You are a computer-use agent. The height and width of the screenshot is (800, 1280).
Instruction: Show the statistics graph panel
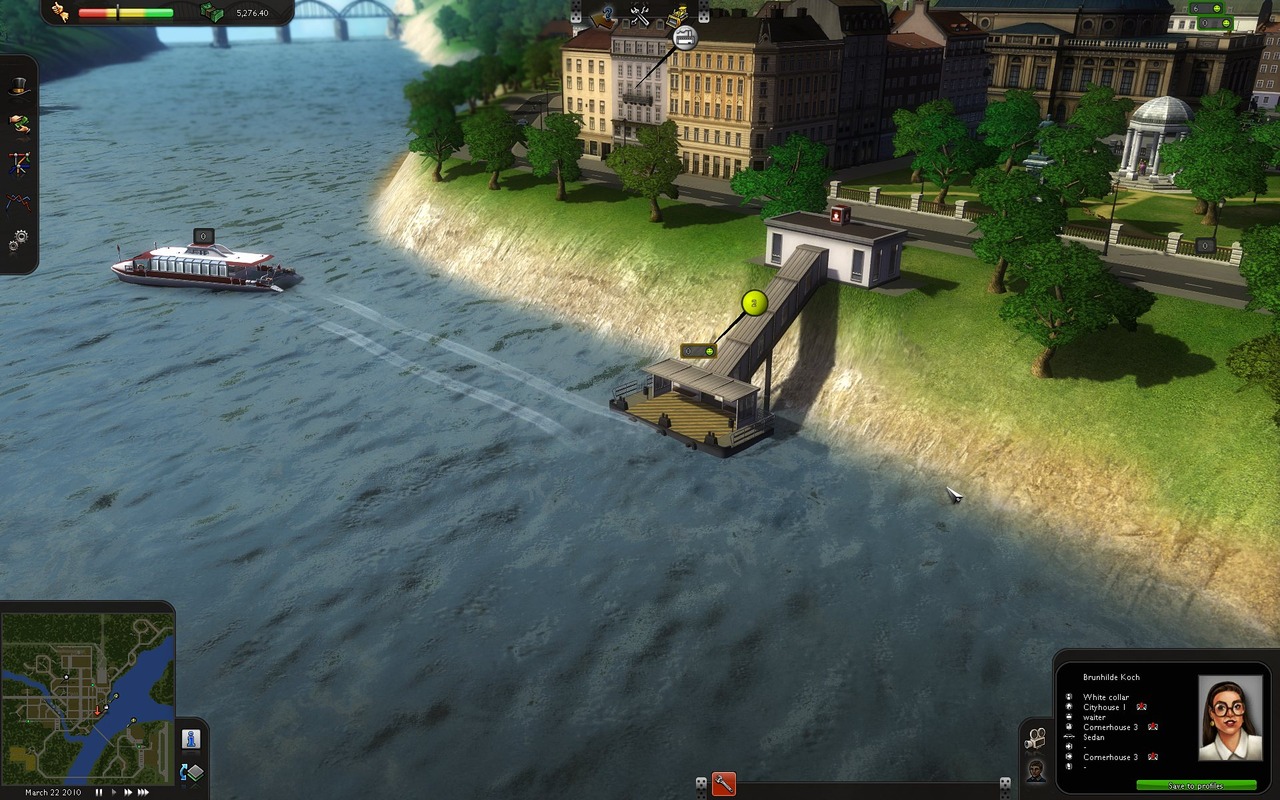click(19, 201)
